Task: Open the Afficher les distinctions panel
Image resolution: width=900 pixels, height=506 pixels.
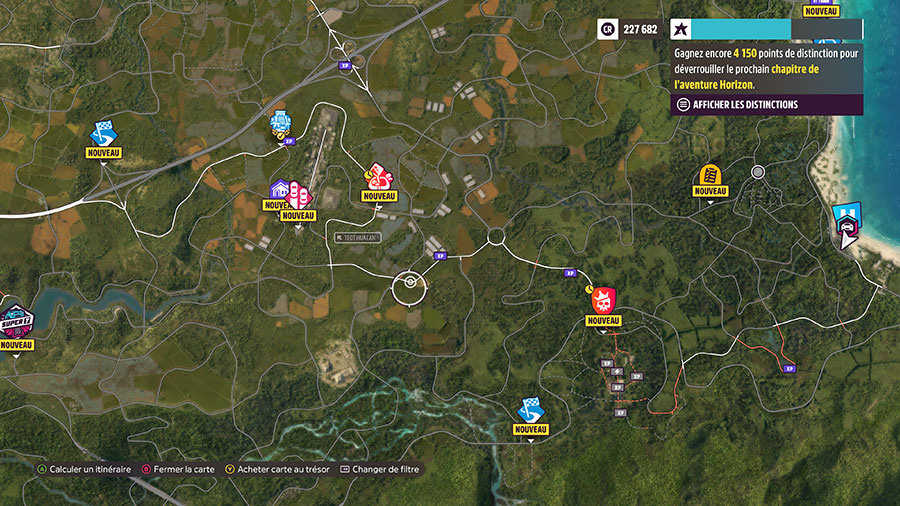Action: pos(738,104)
